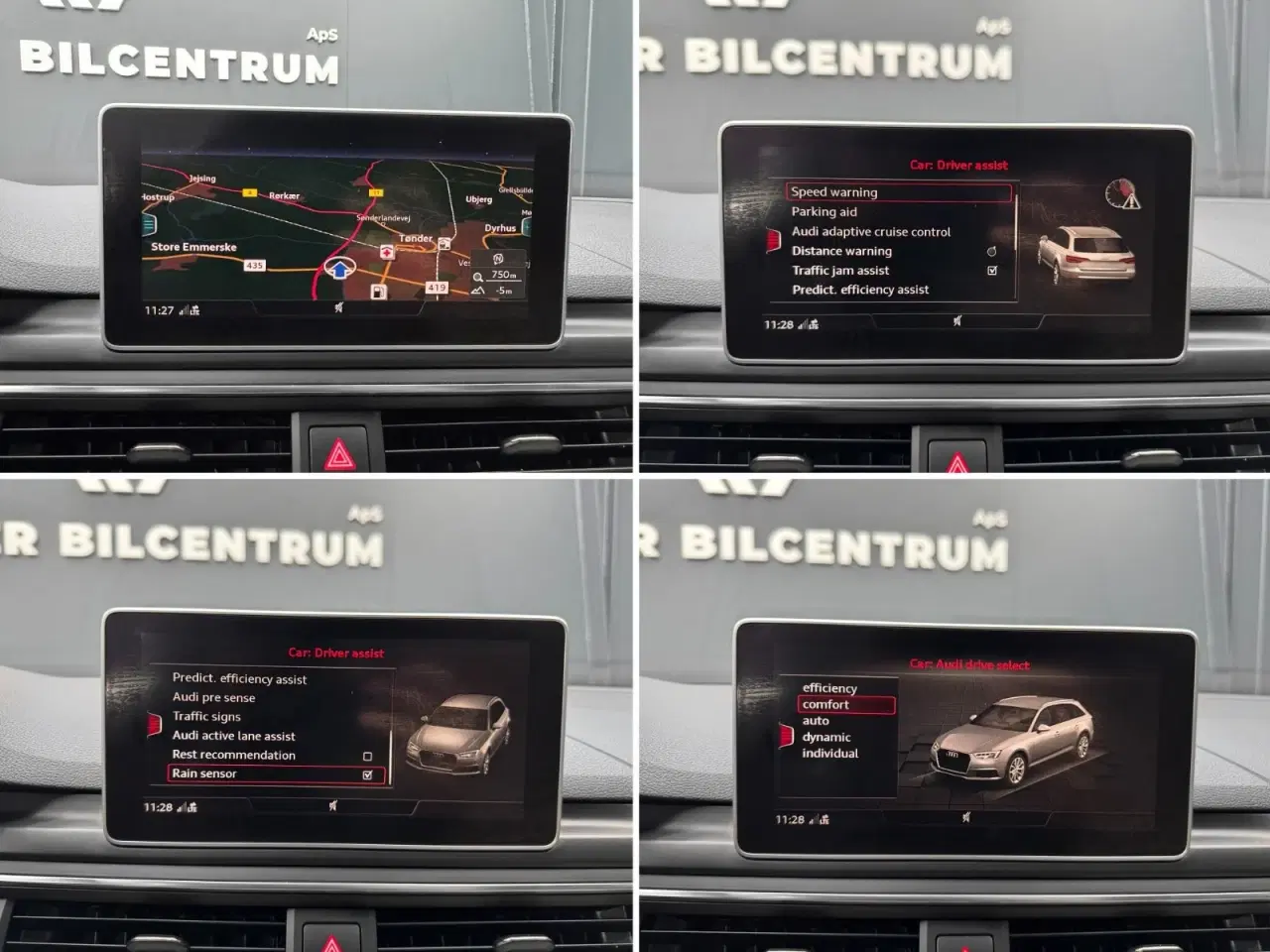Select the hospital POI icon near Tønder
The width and height of the screenshot is (1270, 952).
[386, 253]
